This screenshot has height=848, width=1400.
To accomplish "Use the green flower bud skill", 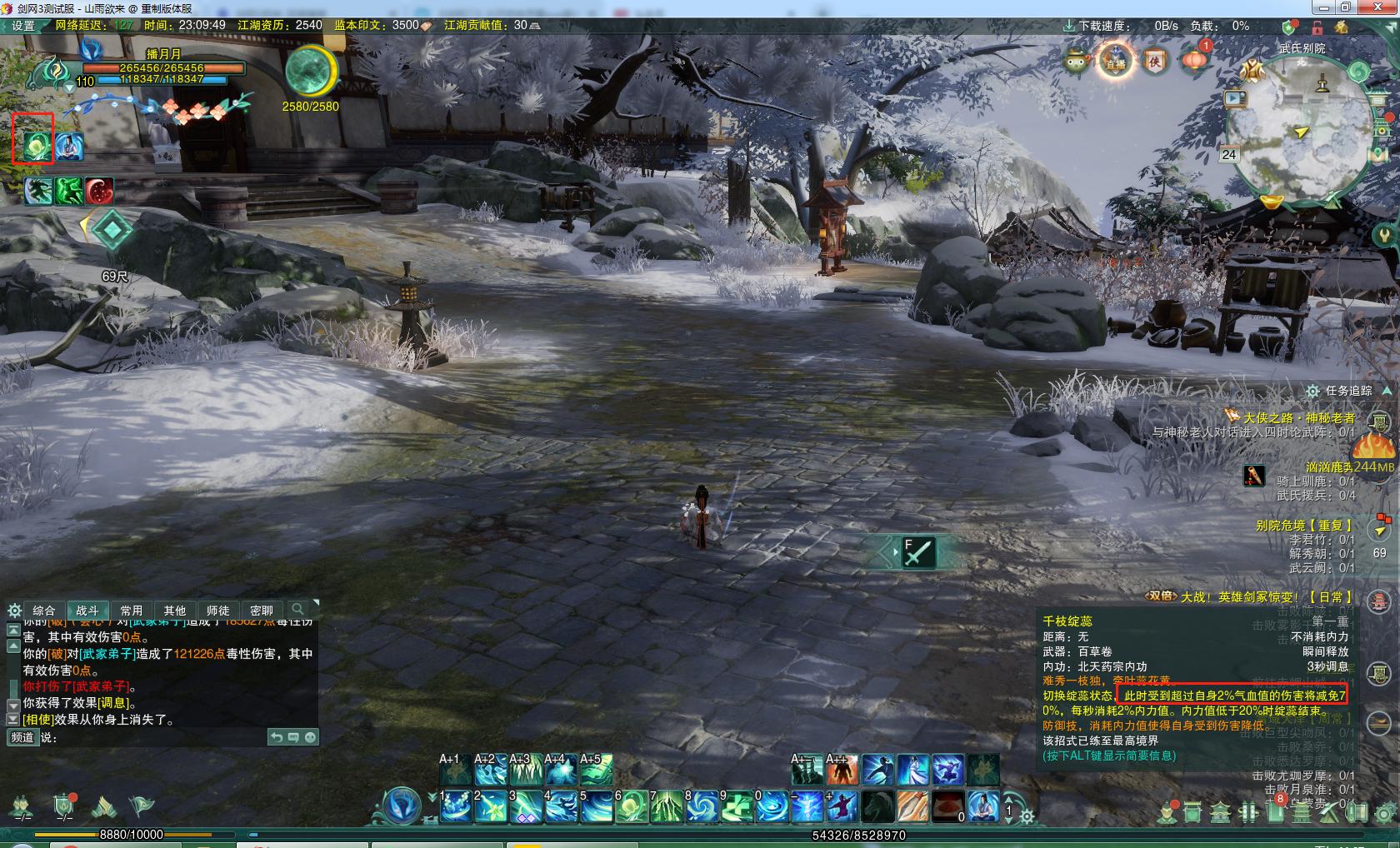I will 632,806.
